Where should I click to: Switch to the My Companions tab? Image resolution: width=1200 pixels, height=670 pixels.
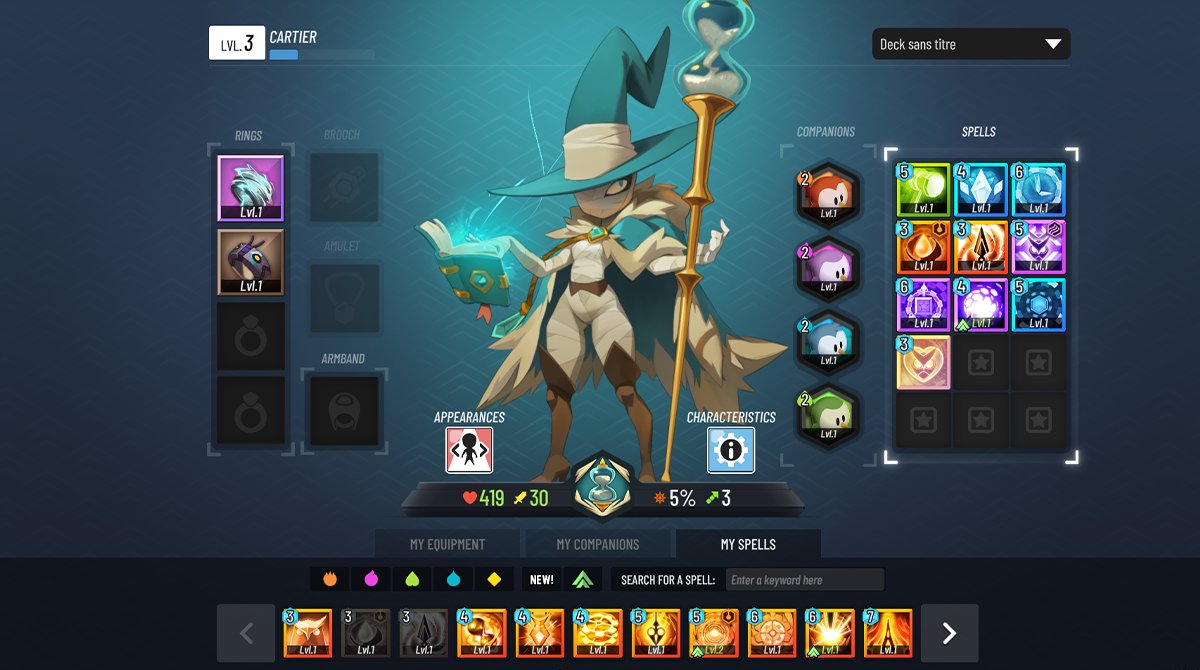(597, 544)
